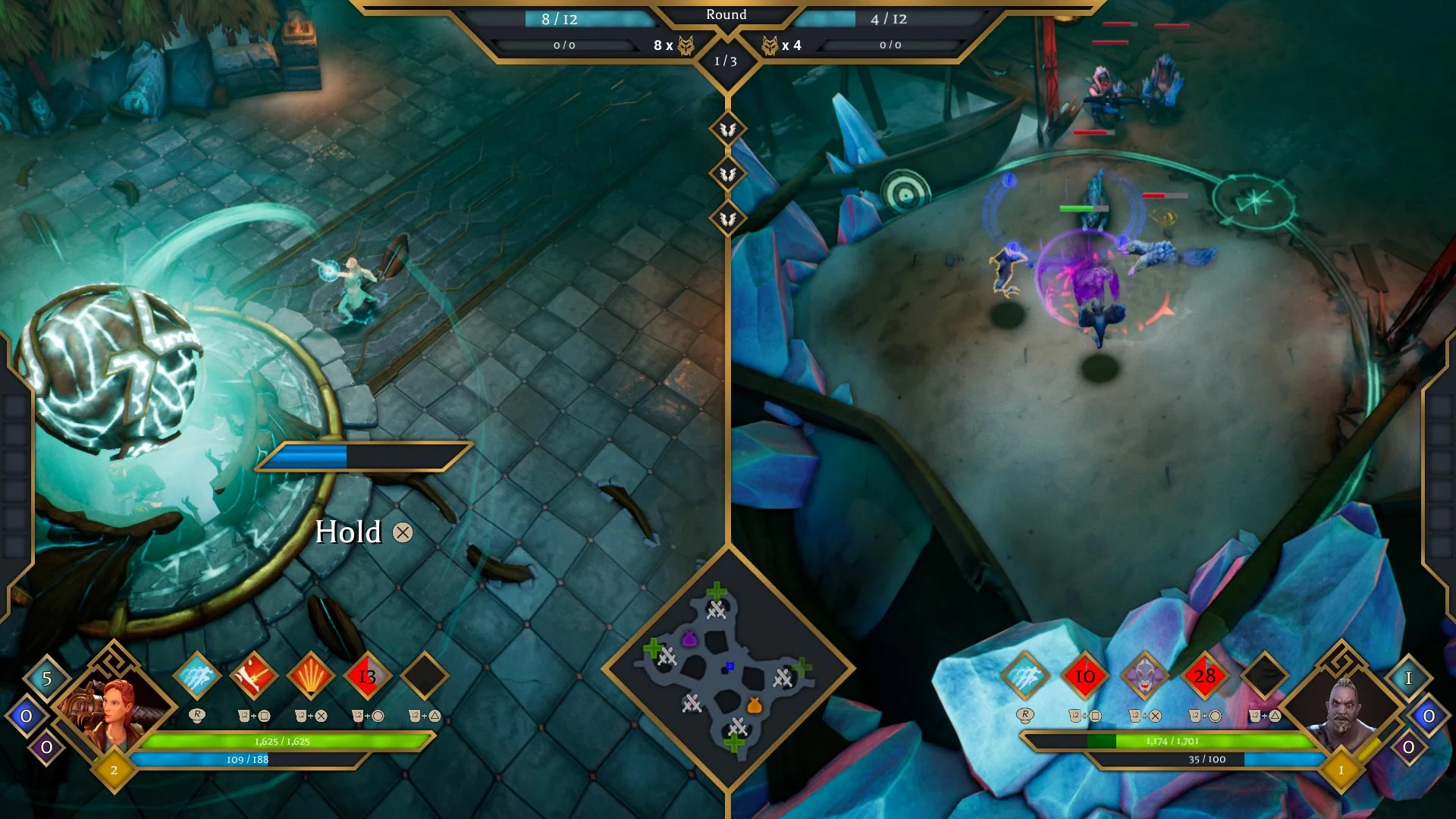
Task: Click the orange shell burst ability icon
Action: coord(310,675)
